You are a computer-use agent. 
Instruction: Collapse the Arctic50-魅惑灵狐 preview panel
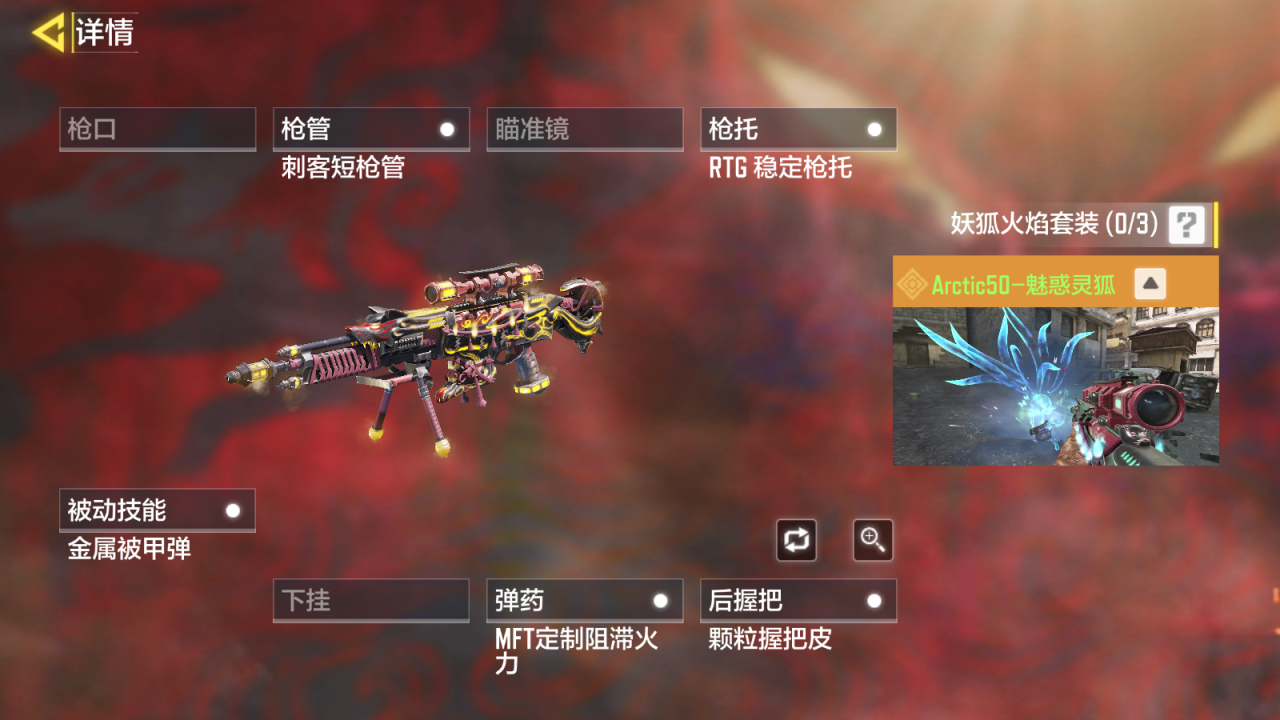click(x=1150, y=284)
